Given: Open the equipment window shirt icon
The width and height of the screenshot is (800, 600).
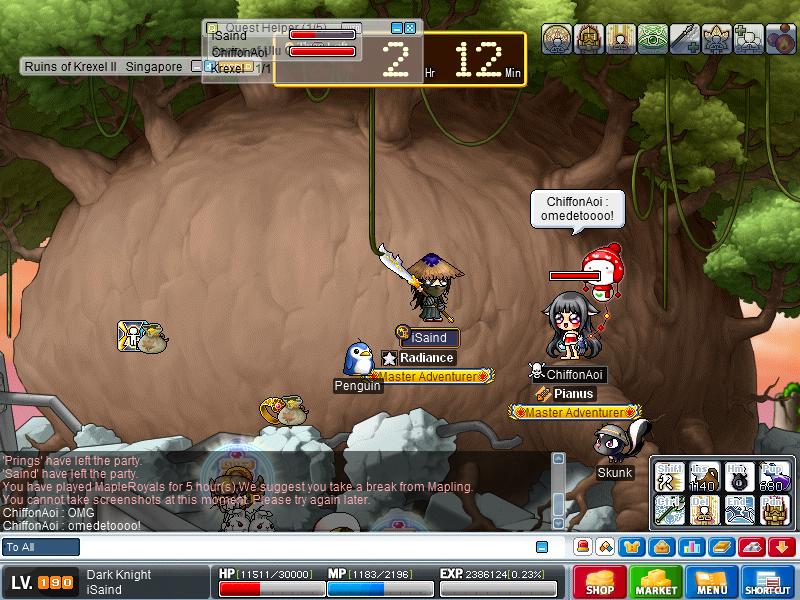Looking at the screenshot, I should 632,547.
